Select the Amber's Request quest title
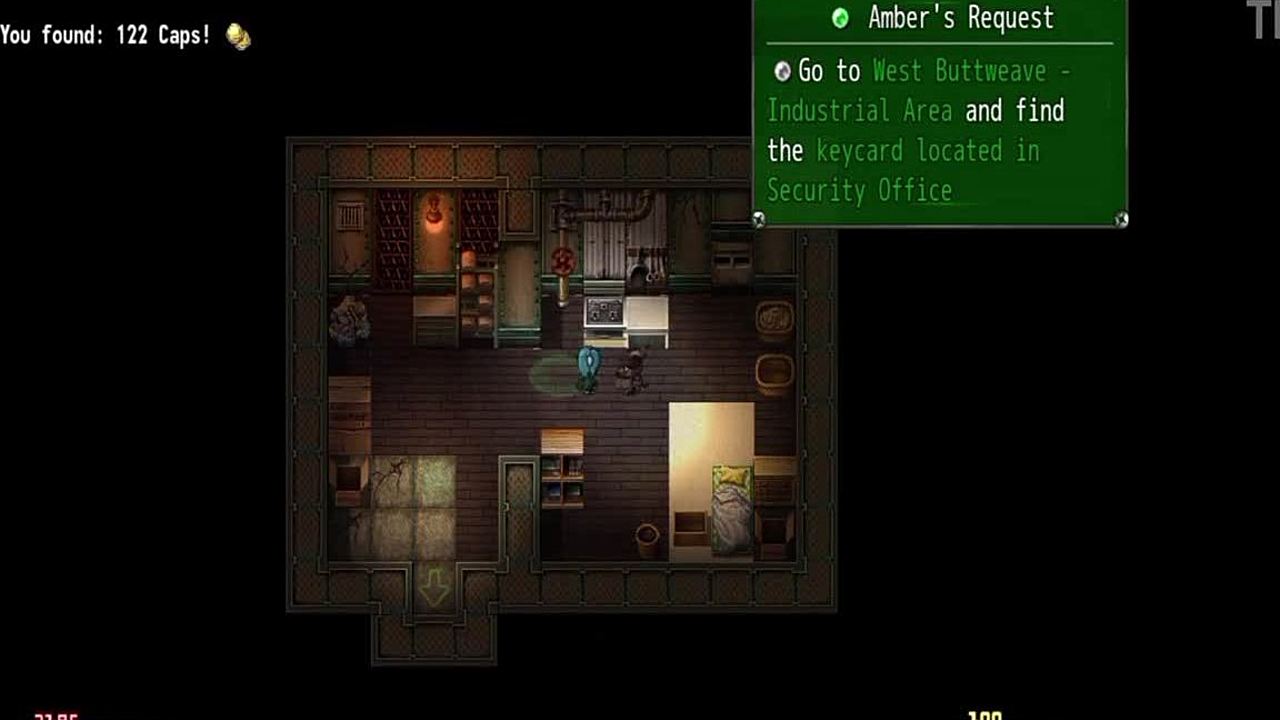This screenshot has height=720, width=1280. click(960, 18)
